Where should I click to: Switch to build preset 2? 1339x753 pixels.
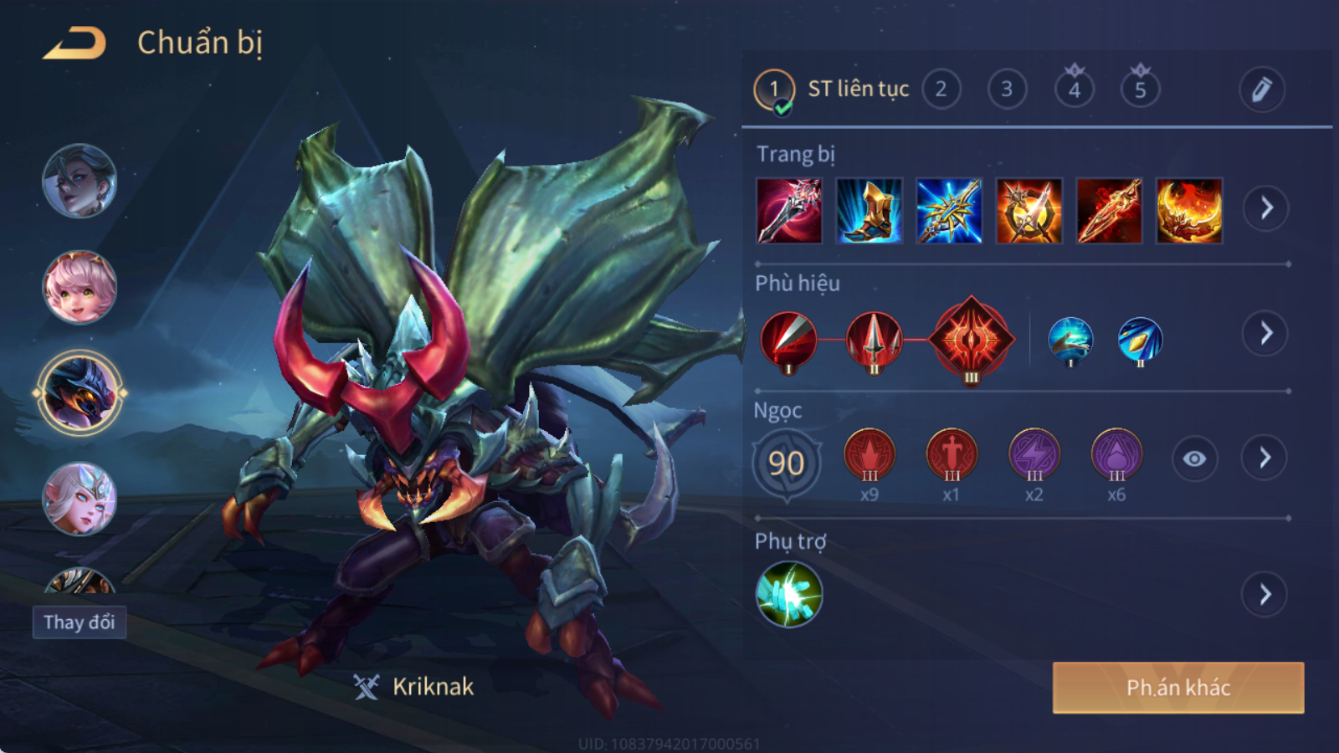tap(940, 89)
